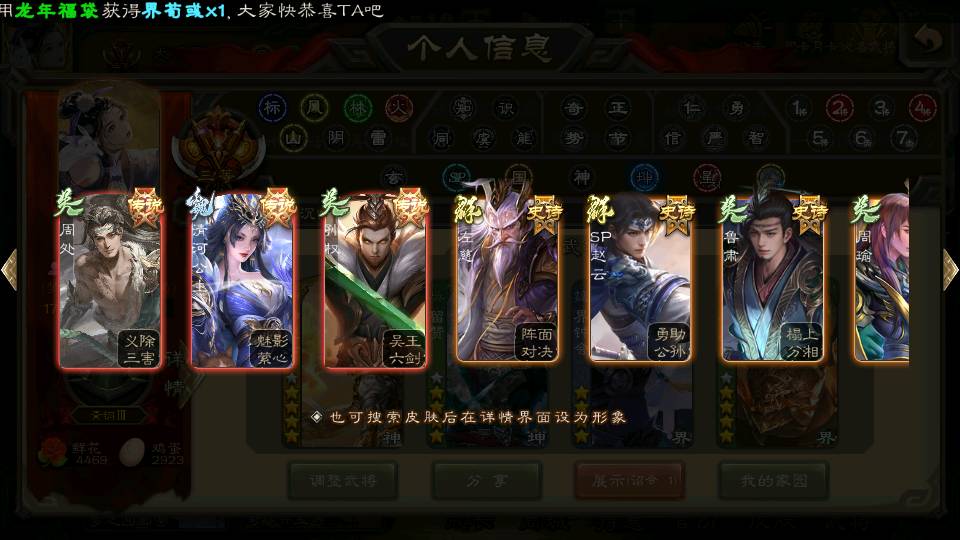
Task: Show next skins with the right arrow
Action: coord(949,269)
